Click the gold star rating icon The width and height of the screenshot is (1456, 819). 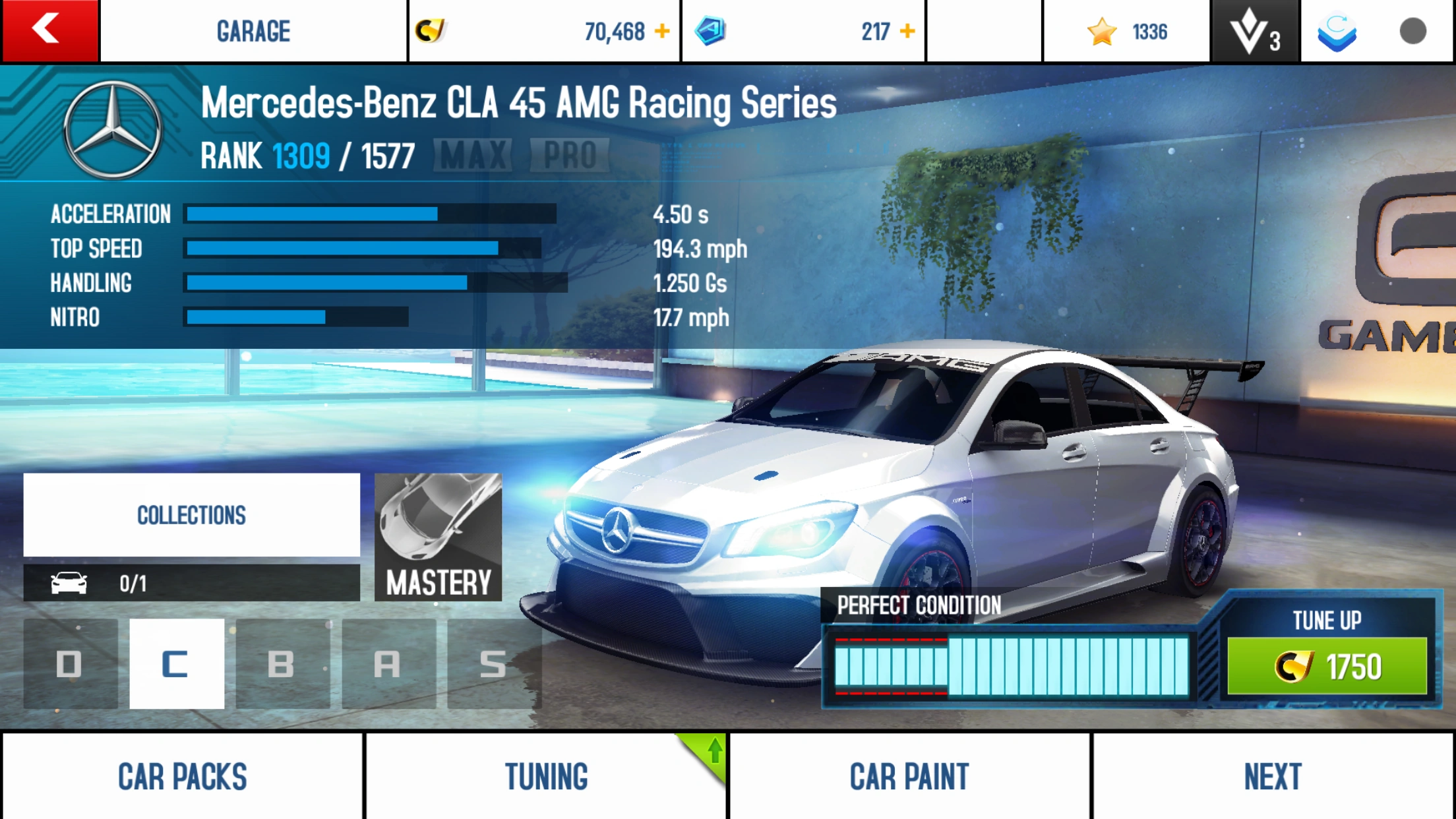pyautogui.click(x=1101, y=30)
